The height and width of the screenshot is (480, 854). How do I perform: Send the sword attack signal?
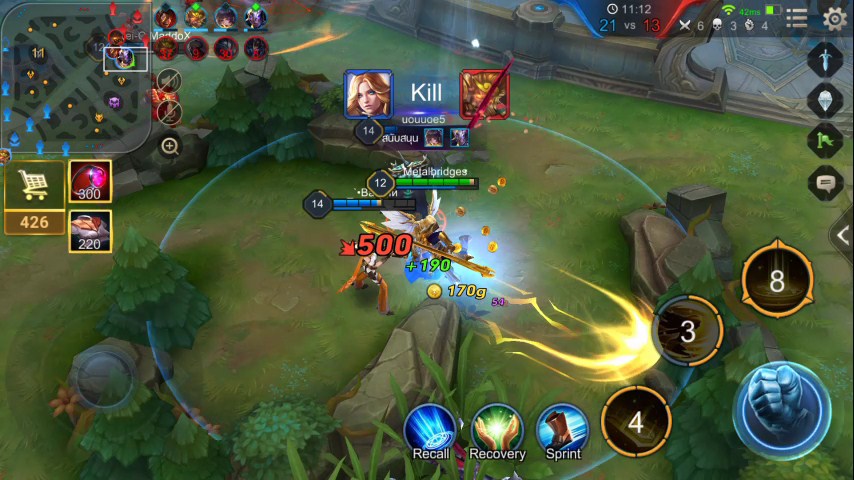pyautogui.click(x=826, y=57)
